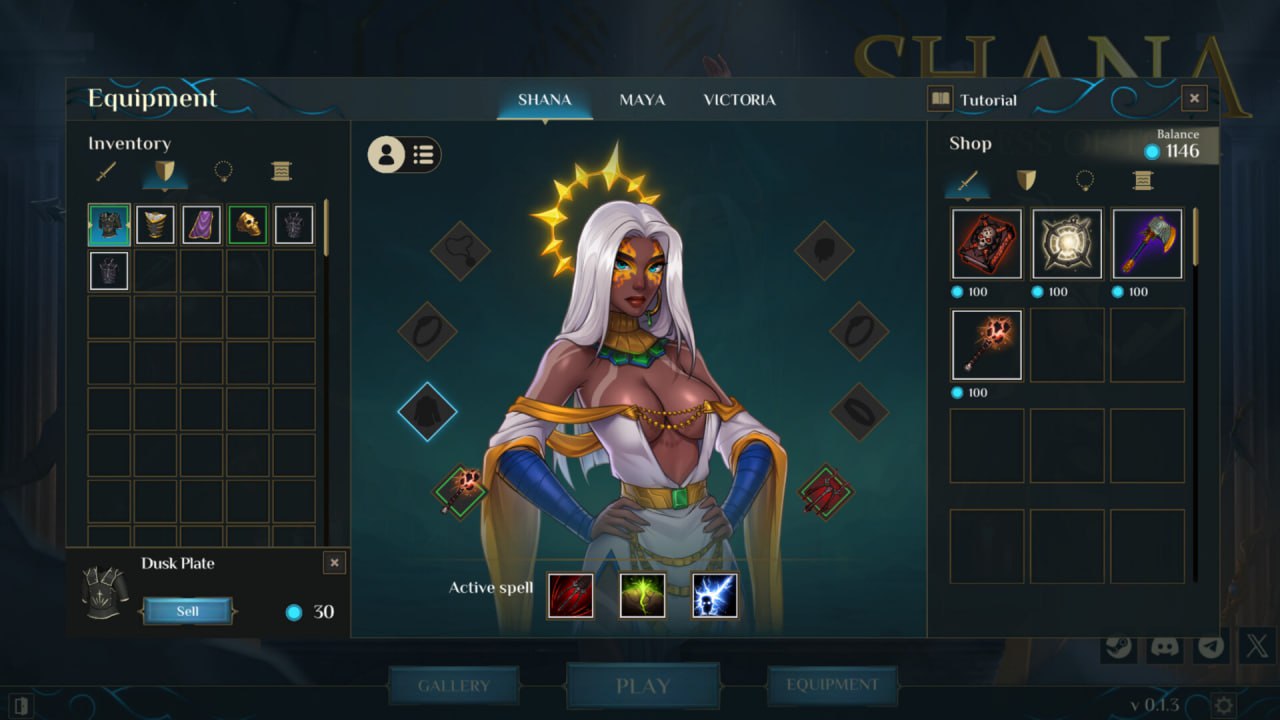
Task: Open the shop necklace category tab
Action: tap(1084, 180)
